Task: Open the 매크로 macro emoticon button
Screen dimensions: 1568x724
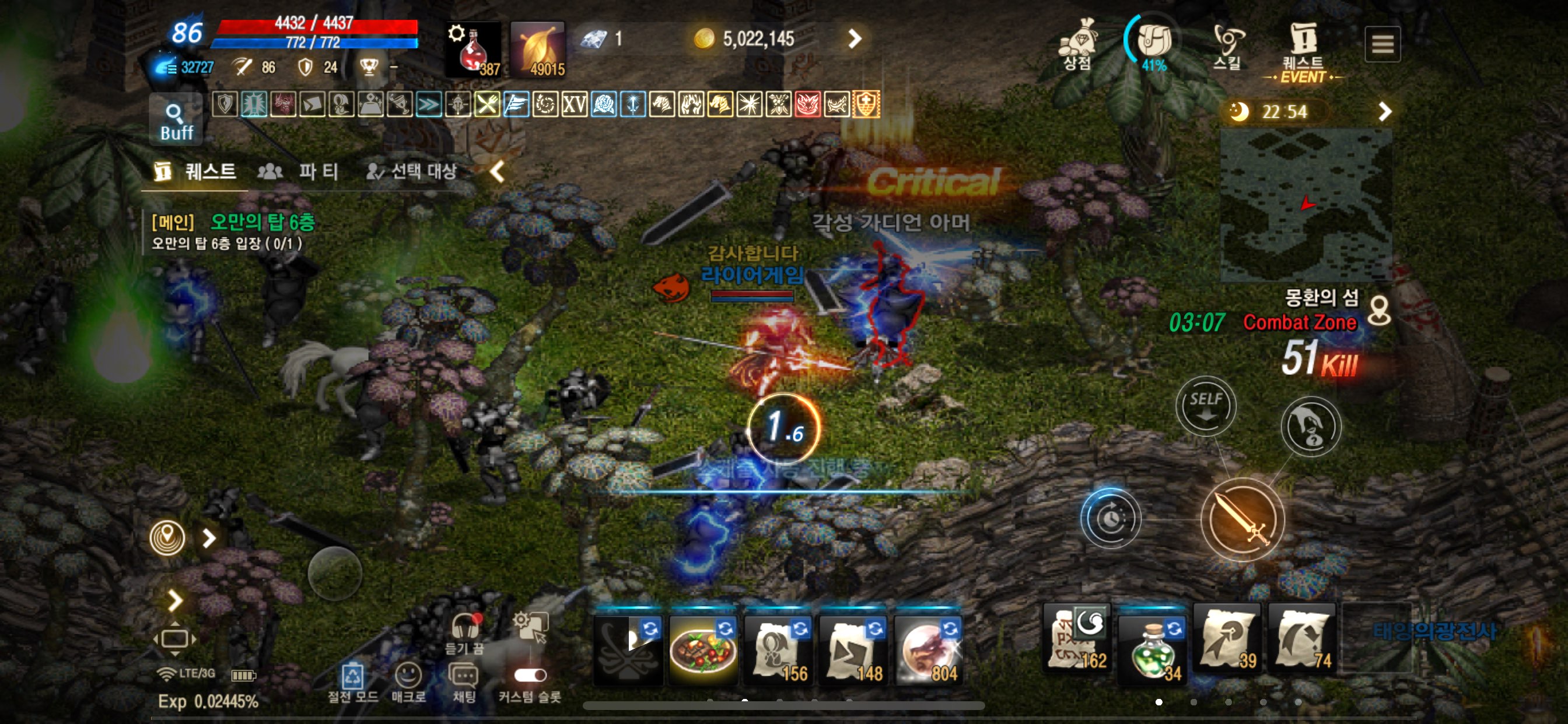Action: pyautogui.click(x=408, y=681)
